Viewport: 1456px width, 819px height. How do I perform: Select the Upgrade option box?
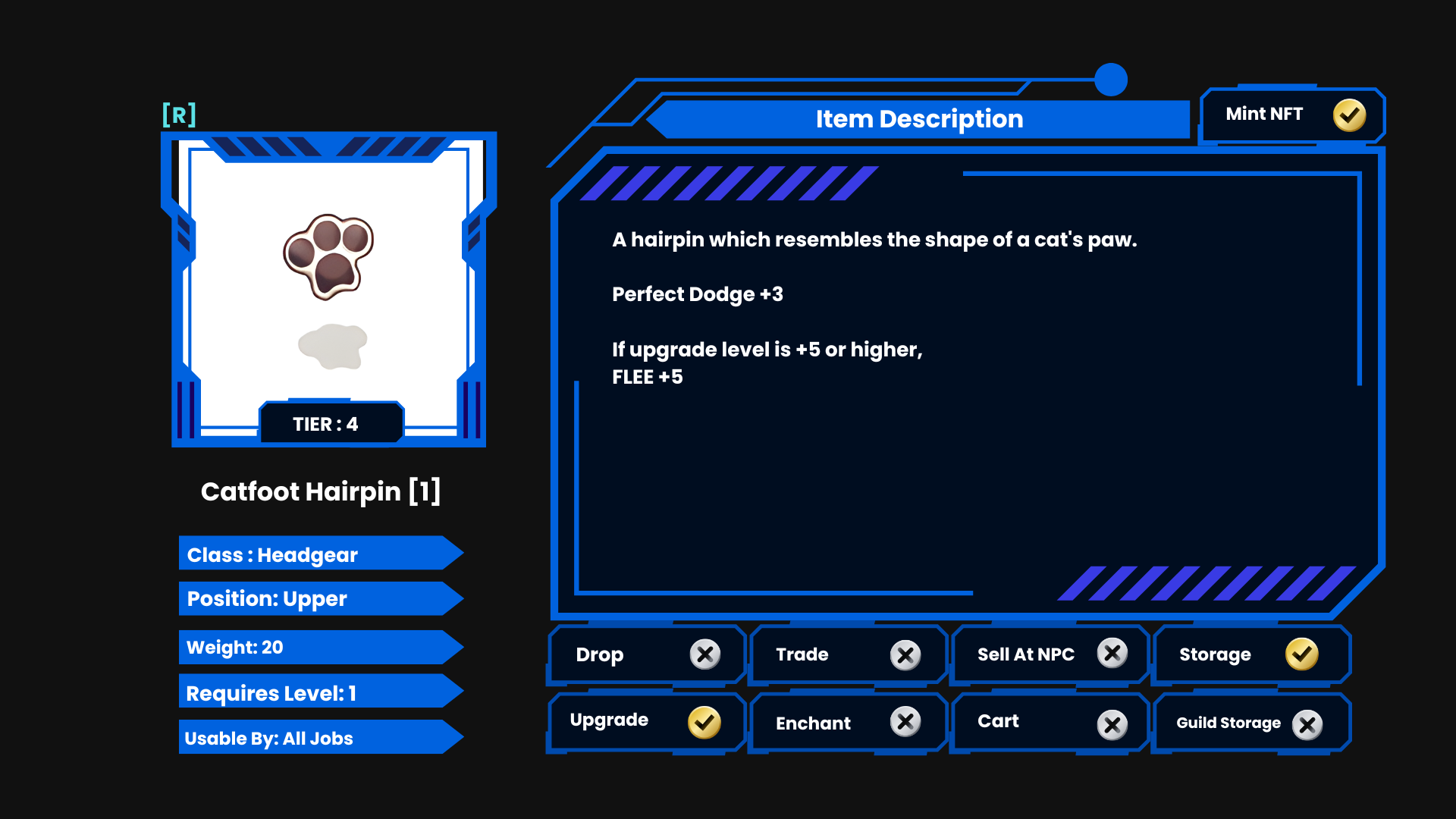[x=647, y=721]
